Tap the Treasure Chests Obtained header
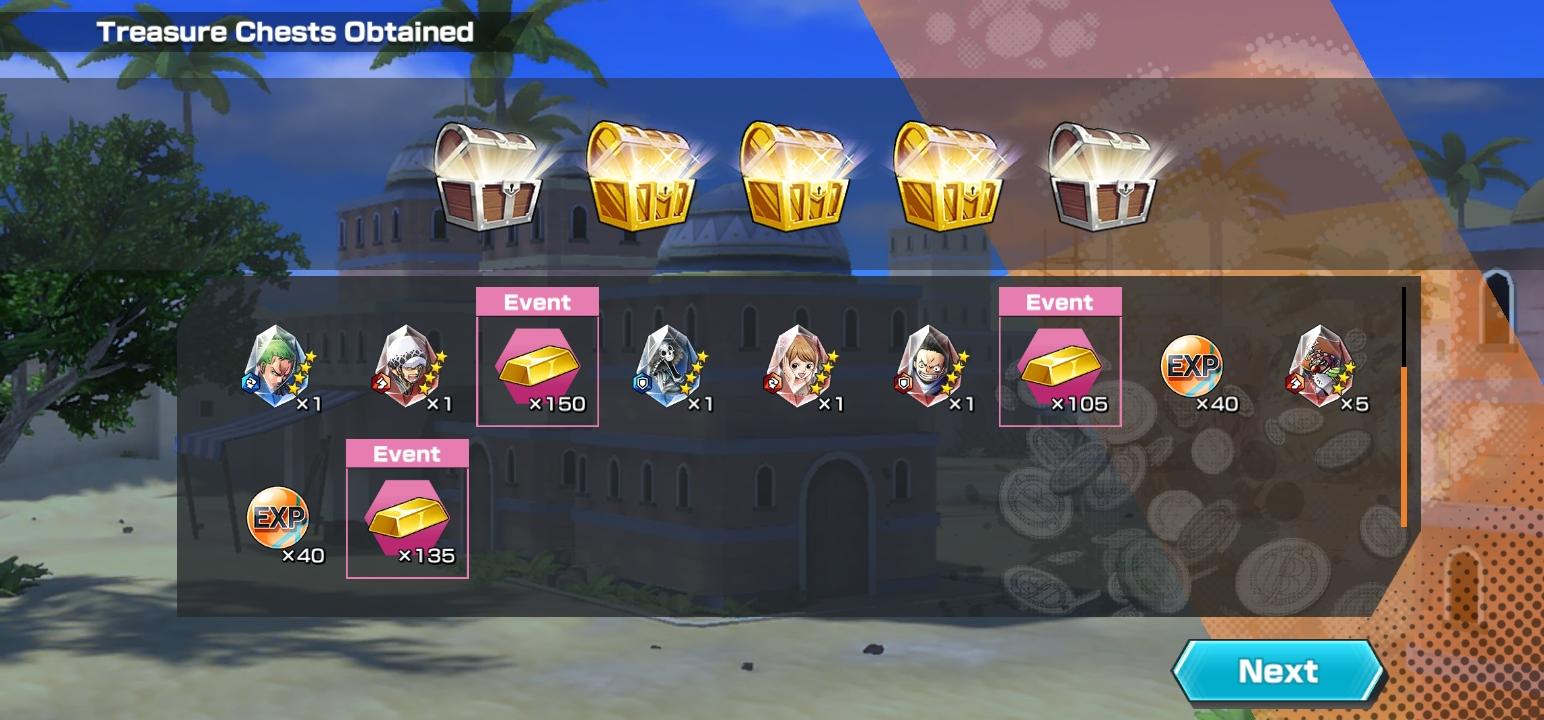The width and height of the screenshot is (1544, 720). point(283,30)
